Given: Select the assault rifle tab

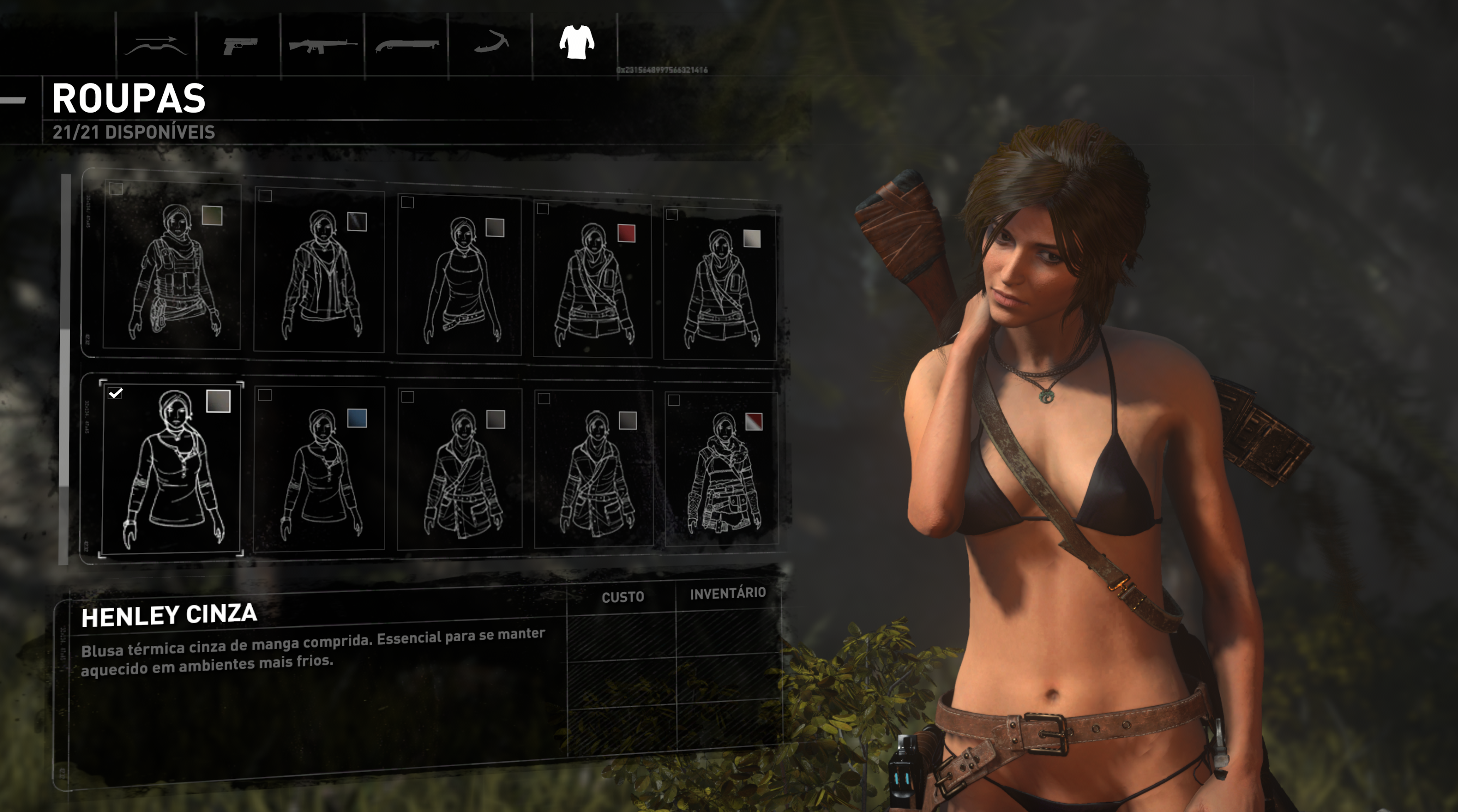Looking at the screenshot, I should tap(322, 45).
